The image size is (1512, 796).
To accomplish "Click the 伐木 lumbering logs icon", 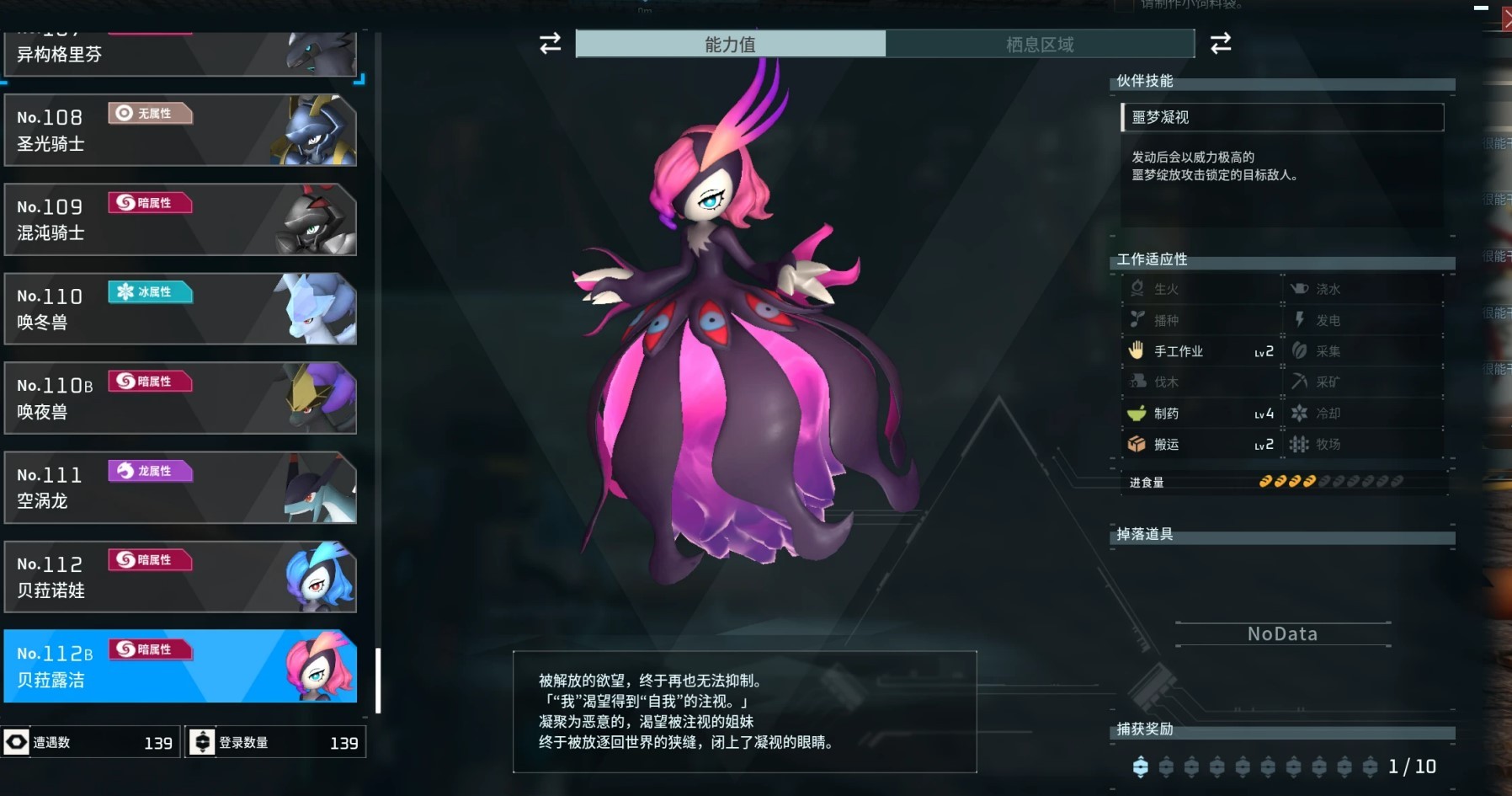I will (1137, 382).
